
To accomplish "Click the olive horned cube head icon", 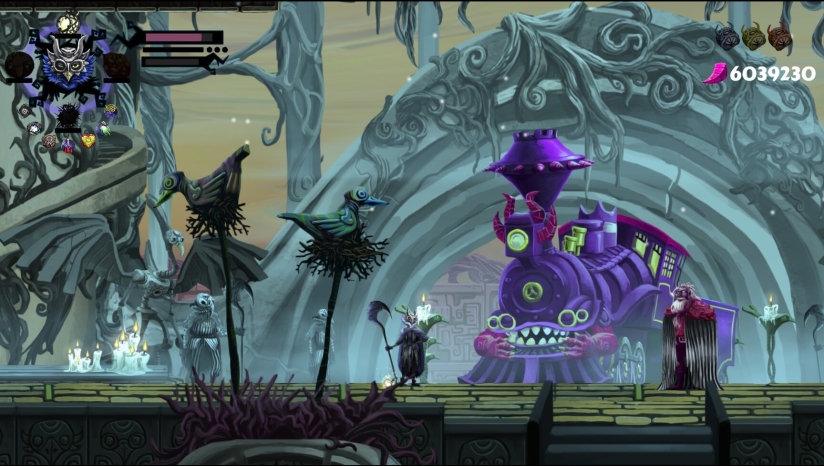I will (753, 37).
